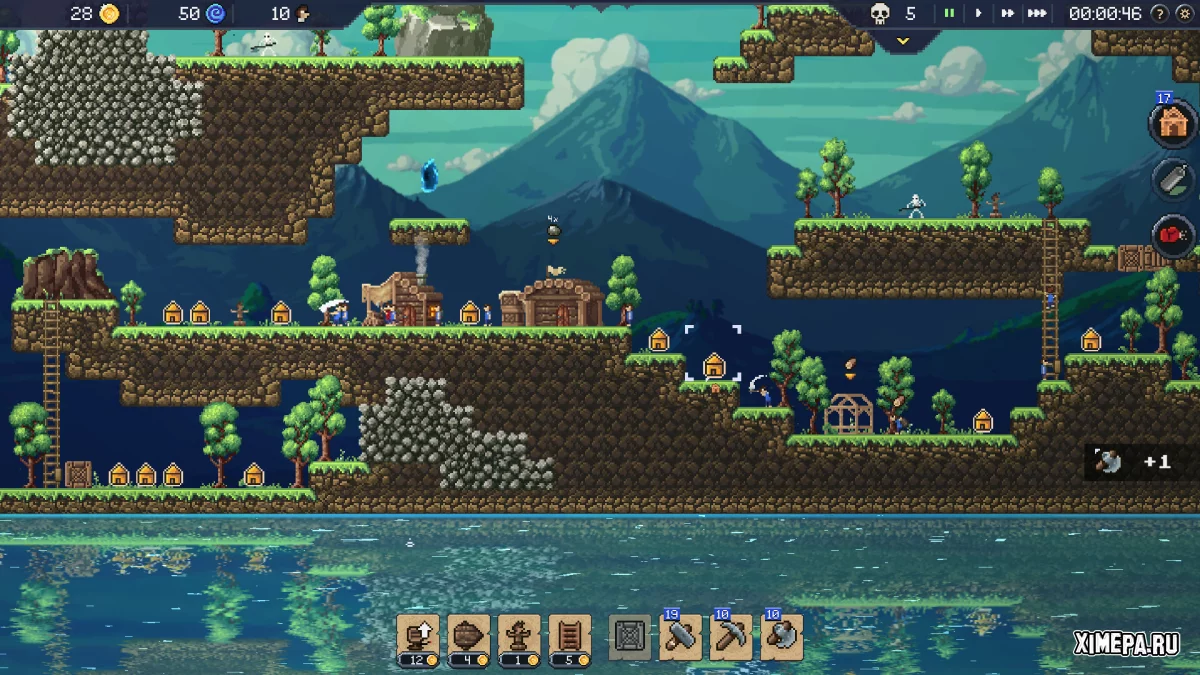Pause the game speed
Viewport: 1200px width, 675px height.
coord(949,14)
